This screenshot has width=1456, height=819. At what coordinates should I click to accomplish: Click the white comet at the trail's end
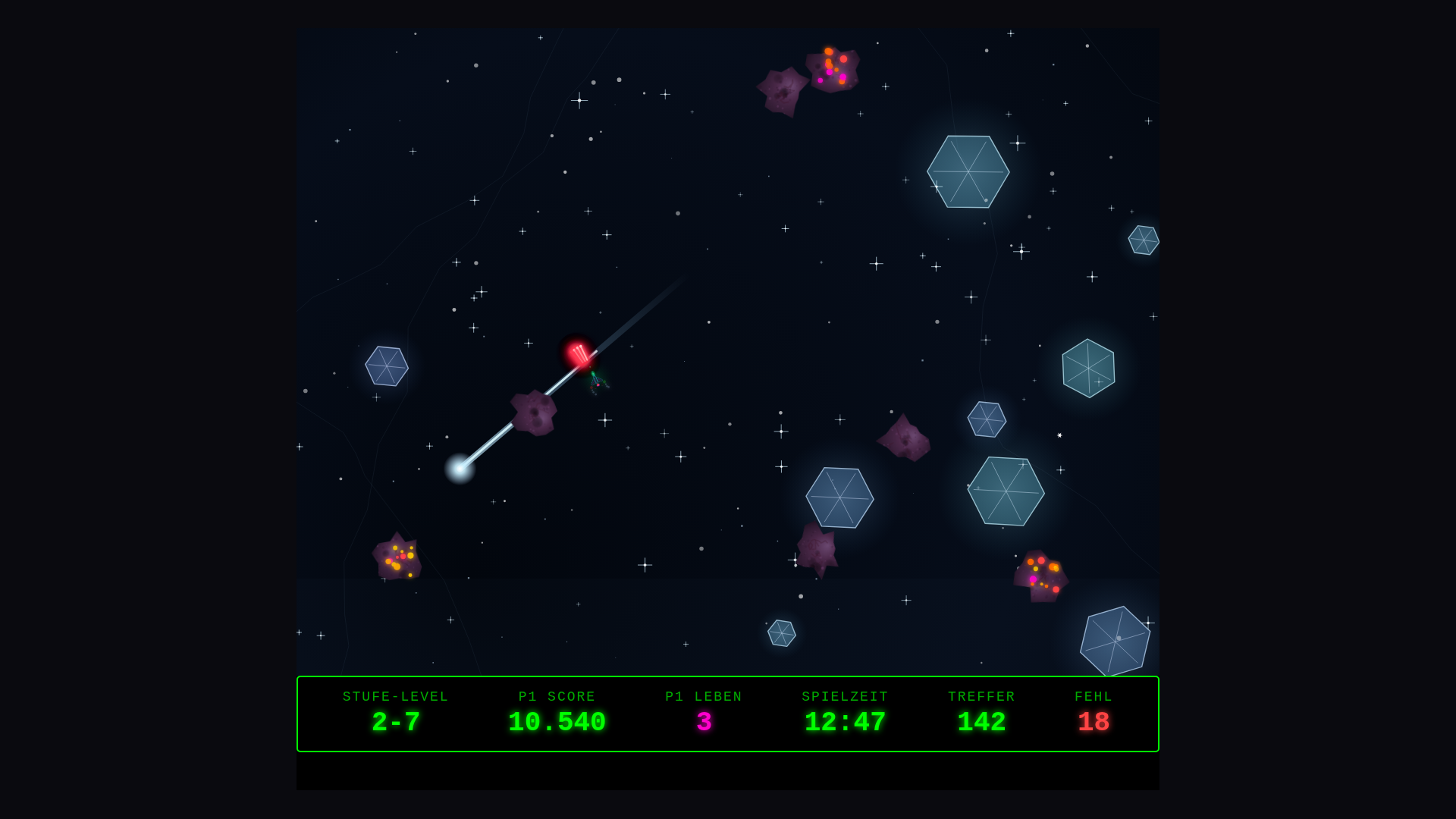tap(460, 470)
